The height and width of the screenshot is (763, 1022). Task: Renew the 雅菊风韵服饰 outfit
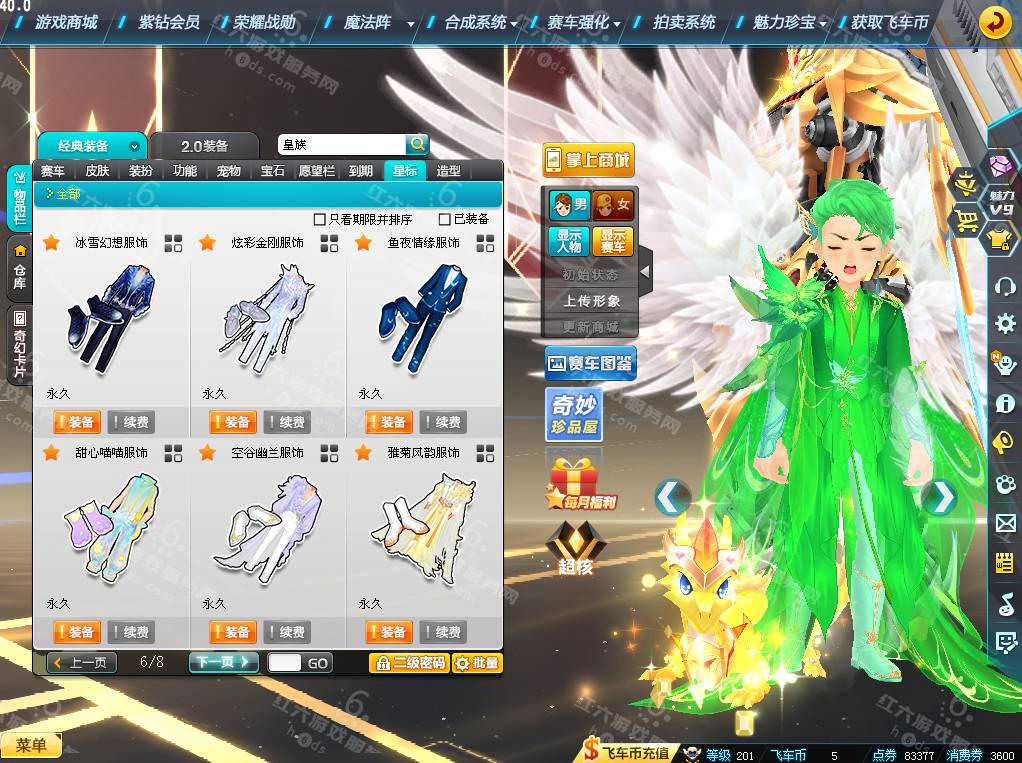pos(442,632)
